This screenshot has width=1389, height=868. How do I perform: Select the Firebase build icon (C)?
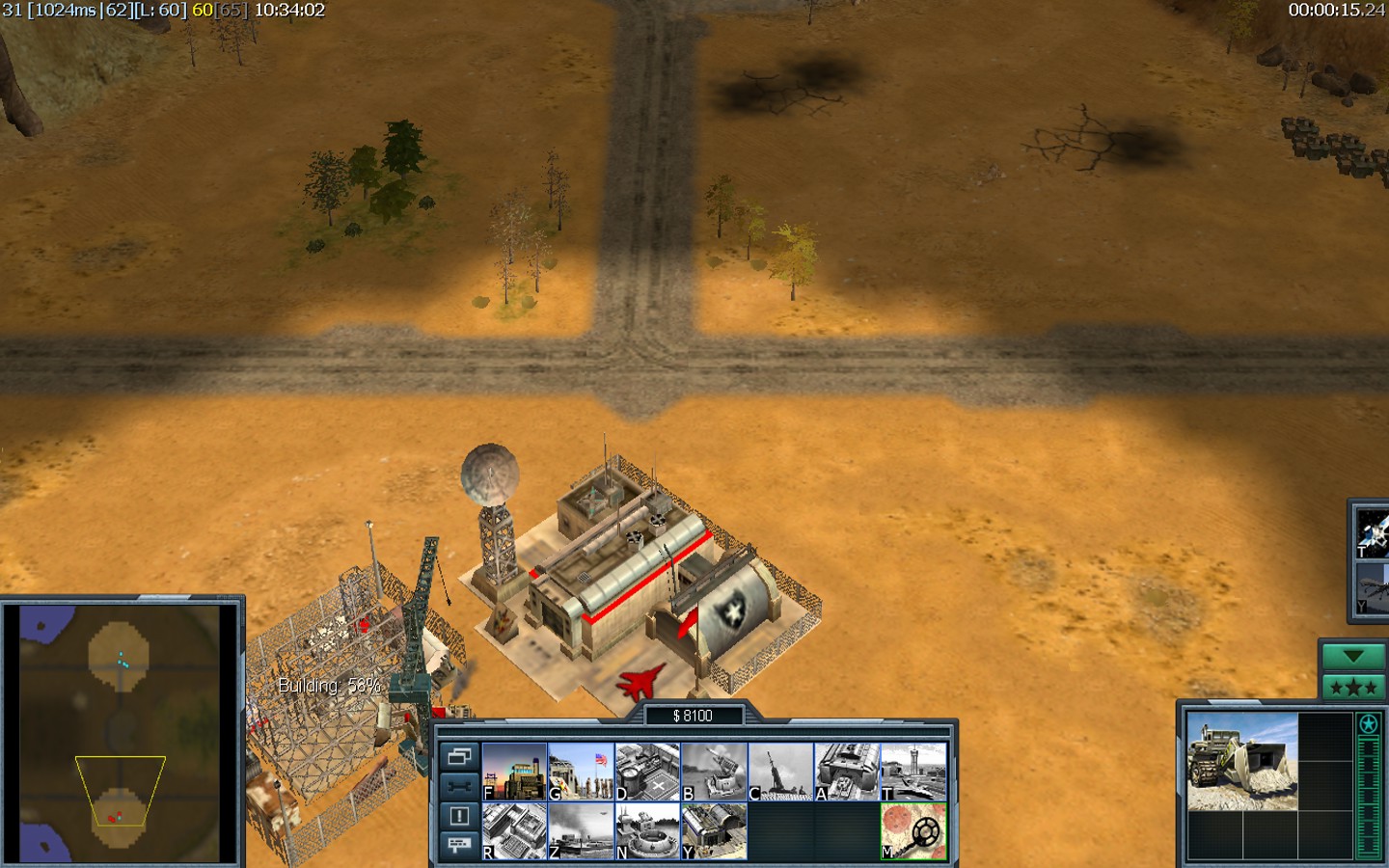pyautogui.click(x=780, y=772)
